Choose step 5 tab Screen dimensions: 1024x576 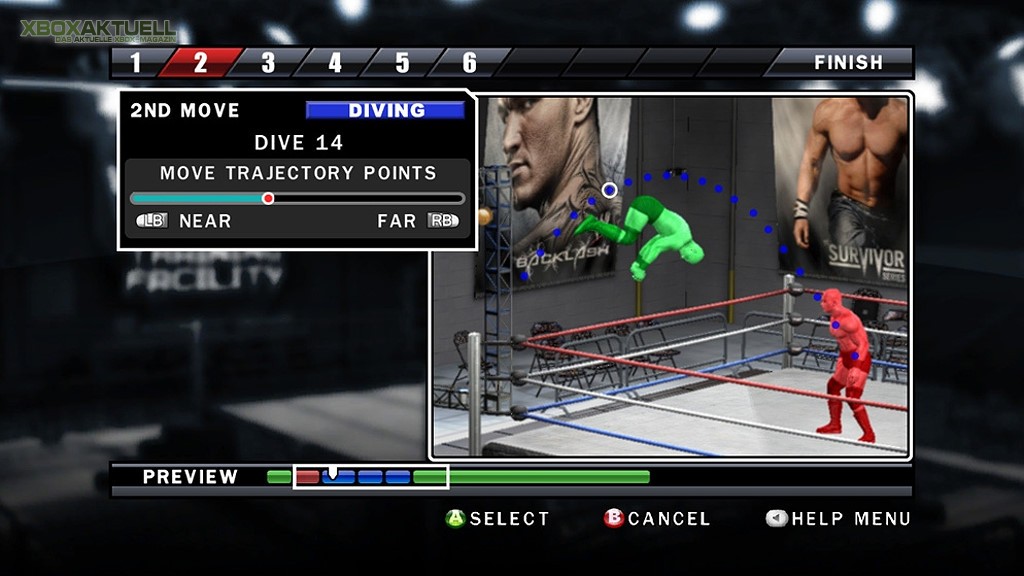(x=402, y=63)
